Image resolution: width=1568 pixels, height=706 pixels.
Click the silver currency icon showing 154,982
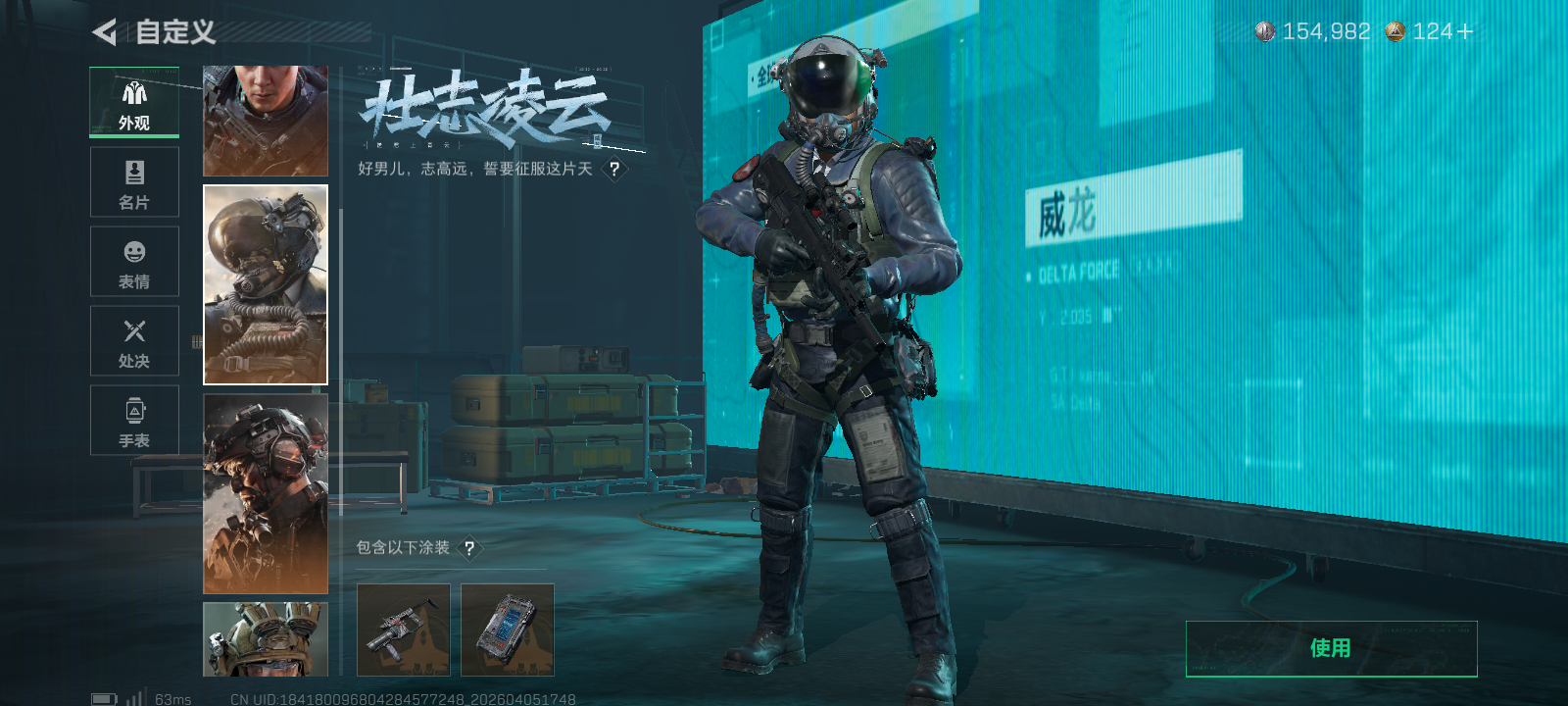[x=1263, y=31]
